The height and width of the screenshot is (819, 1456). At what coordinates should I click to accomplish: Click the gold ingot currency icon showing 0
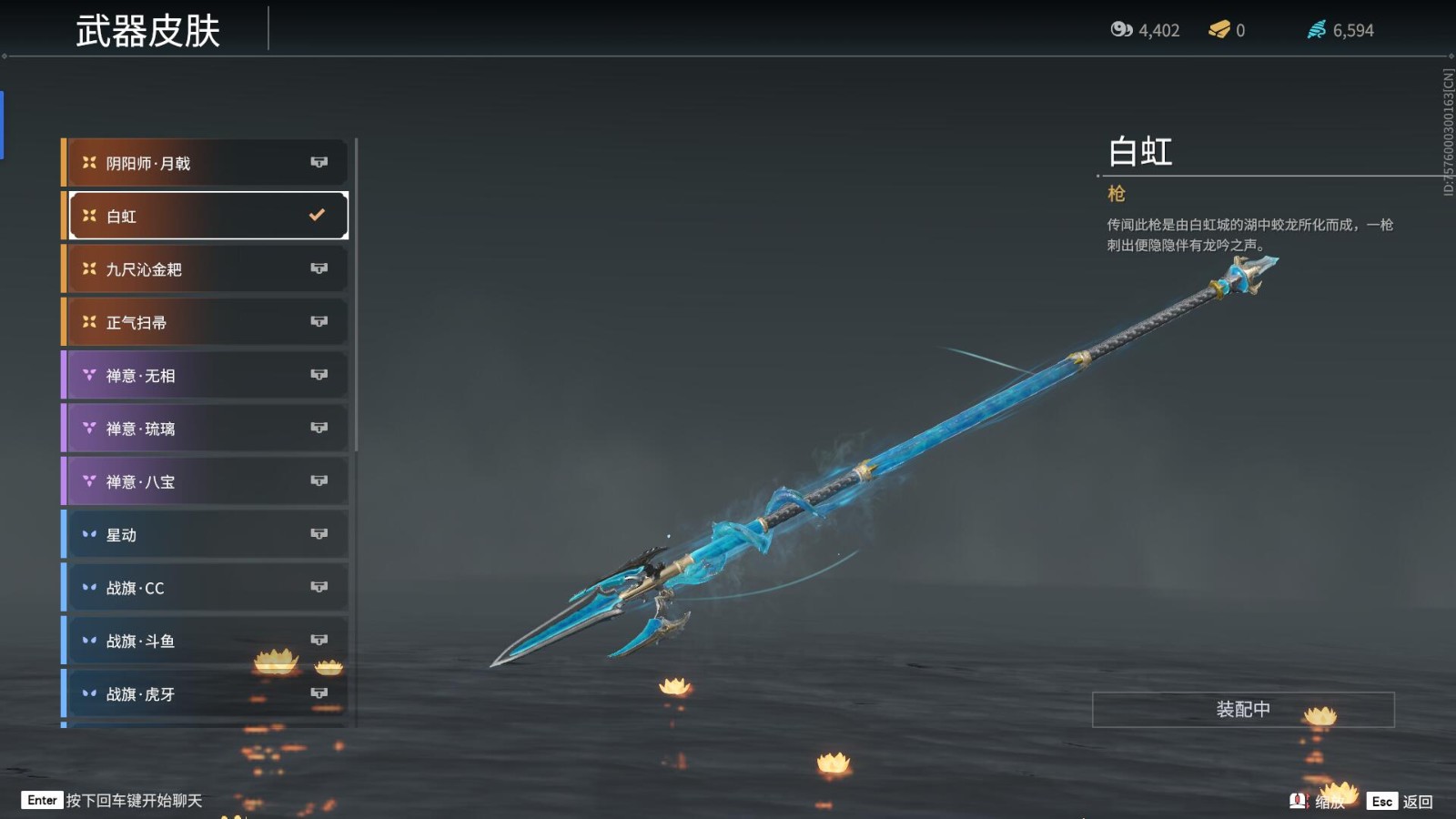[x=1217, y=29]
